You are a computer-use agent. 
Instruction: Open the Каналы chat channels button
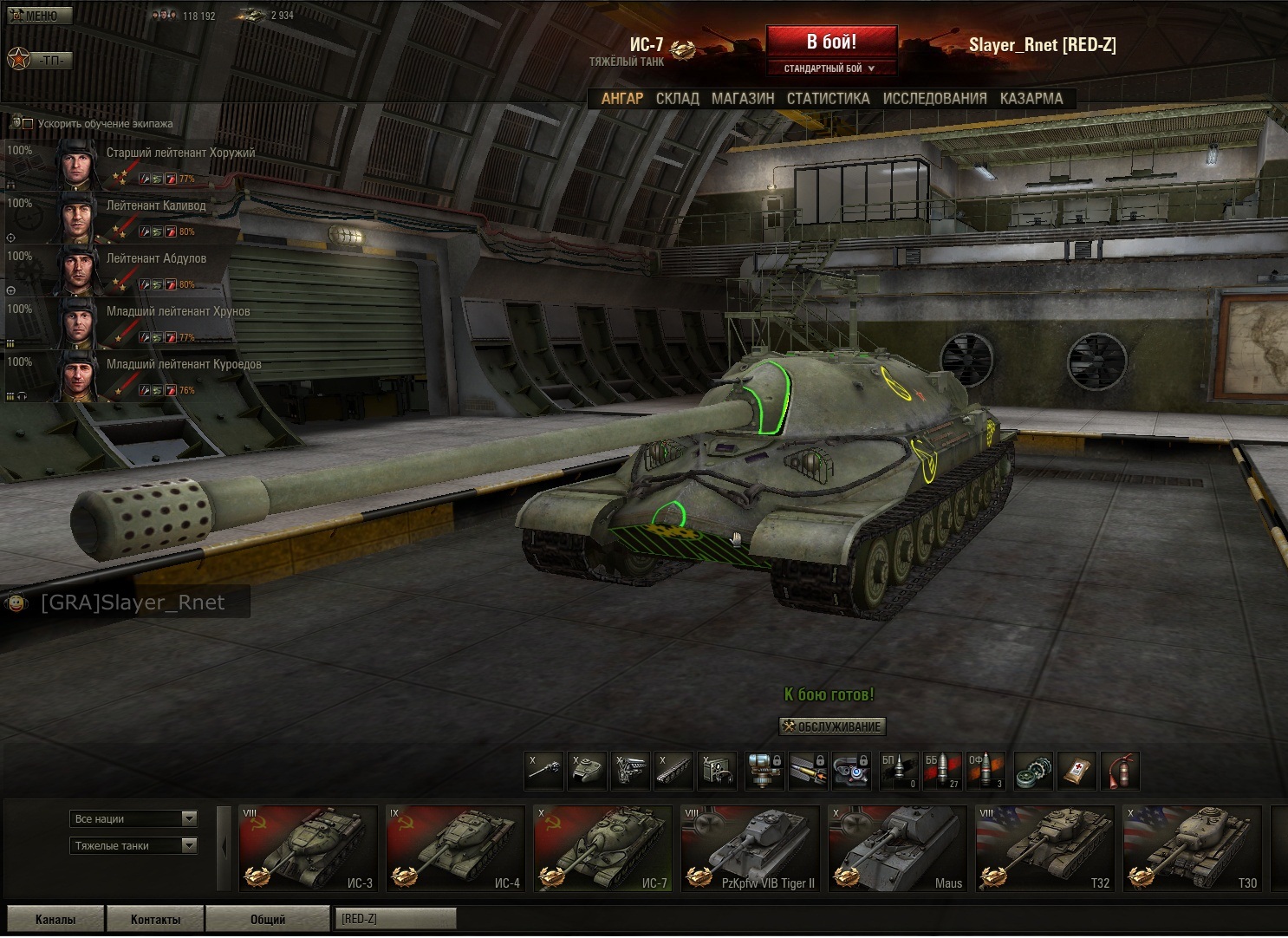(55, 919)
